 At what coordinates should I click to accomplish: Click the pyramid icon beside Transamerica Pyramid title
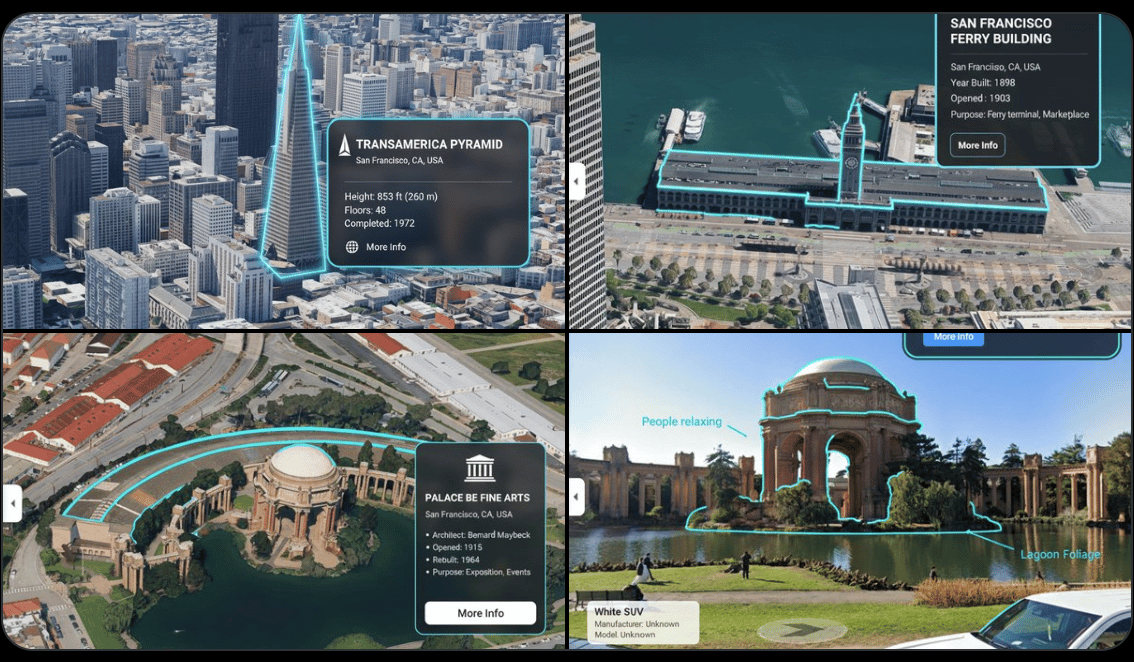[345, 145]
